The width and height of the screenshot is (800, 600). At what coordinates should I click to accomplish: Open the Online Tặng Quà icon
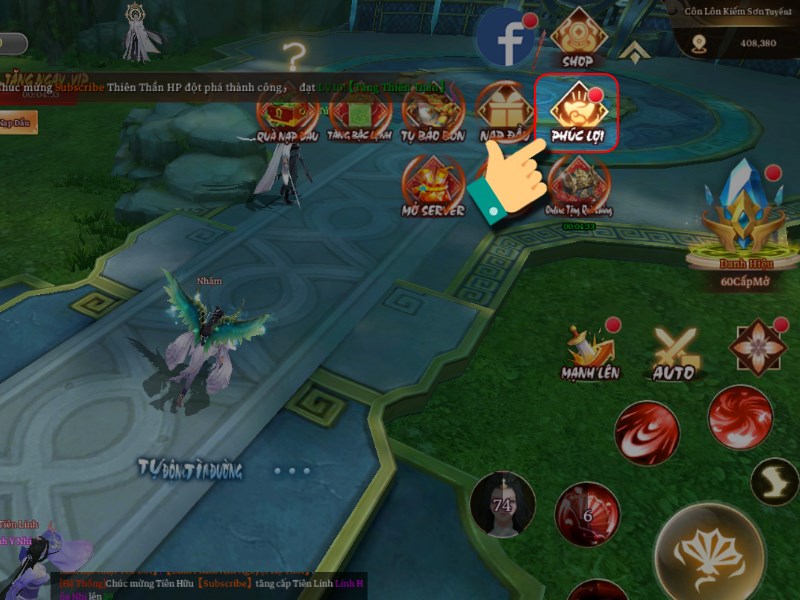tap(577, 186)
